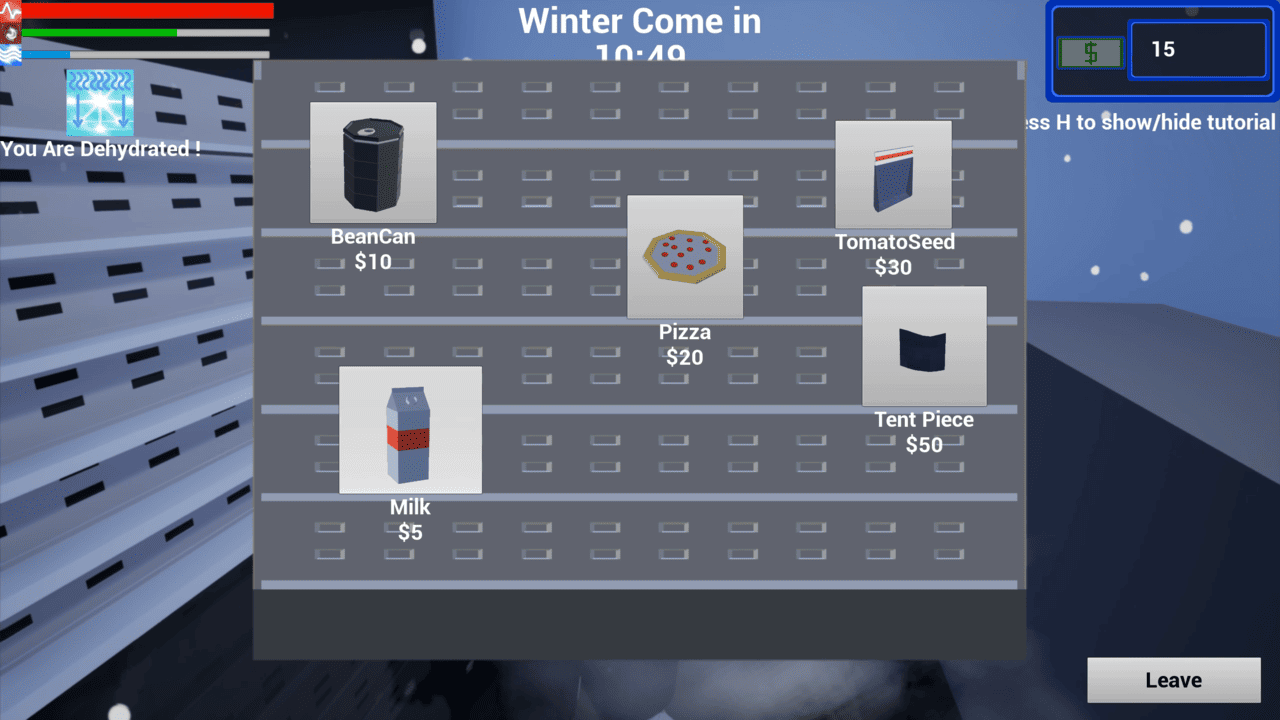This screenshot has height=720, width=1280.
Task: Click the heartbeat health icon
Action: (x=10, y=10)
